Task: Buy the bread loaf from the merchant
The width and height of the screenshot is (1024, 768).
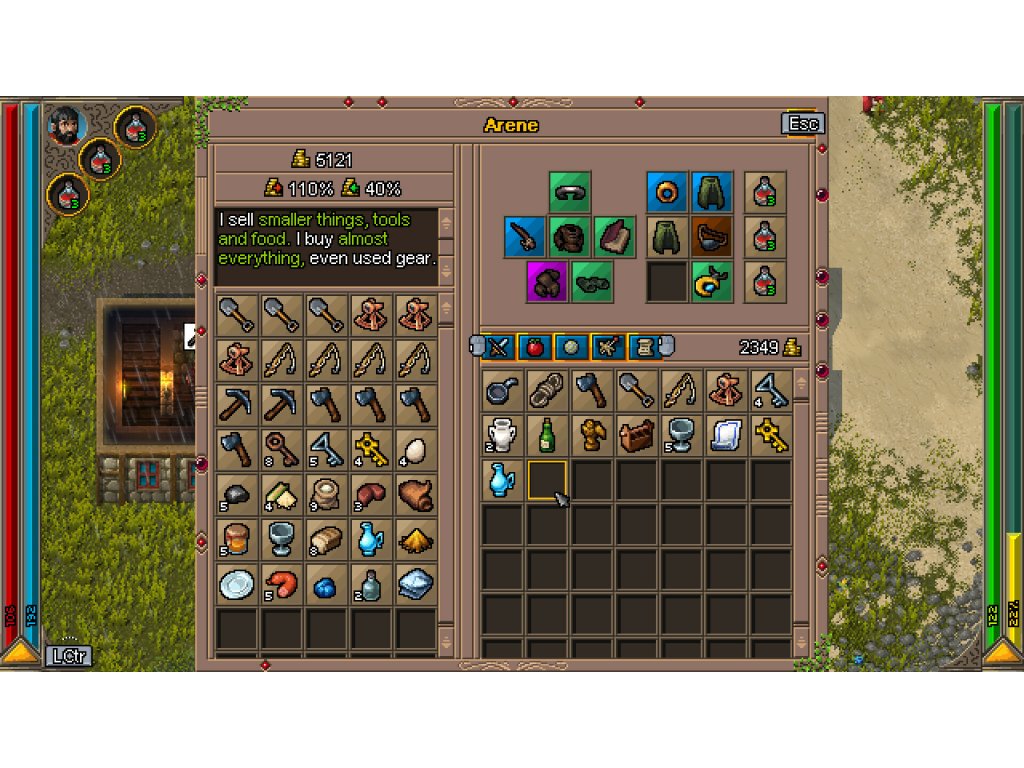Action: point(327,539)
